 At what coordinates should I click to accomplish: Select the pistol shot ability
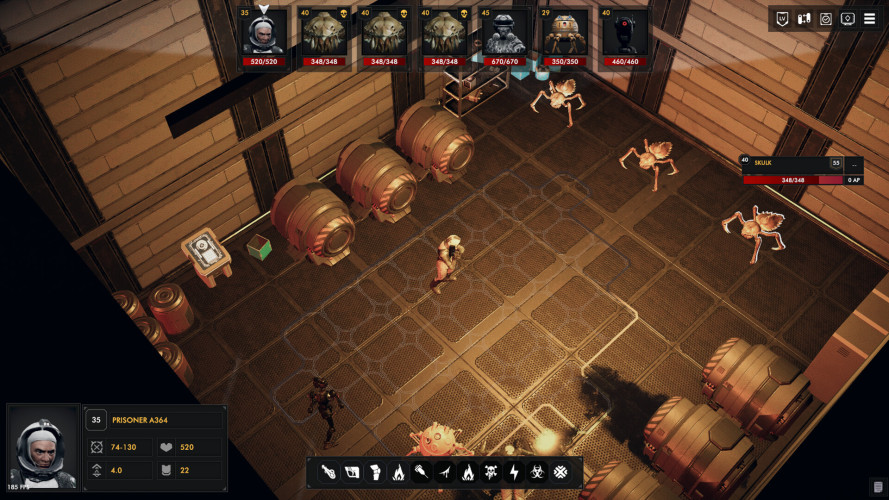(x=327, y=471)
